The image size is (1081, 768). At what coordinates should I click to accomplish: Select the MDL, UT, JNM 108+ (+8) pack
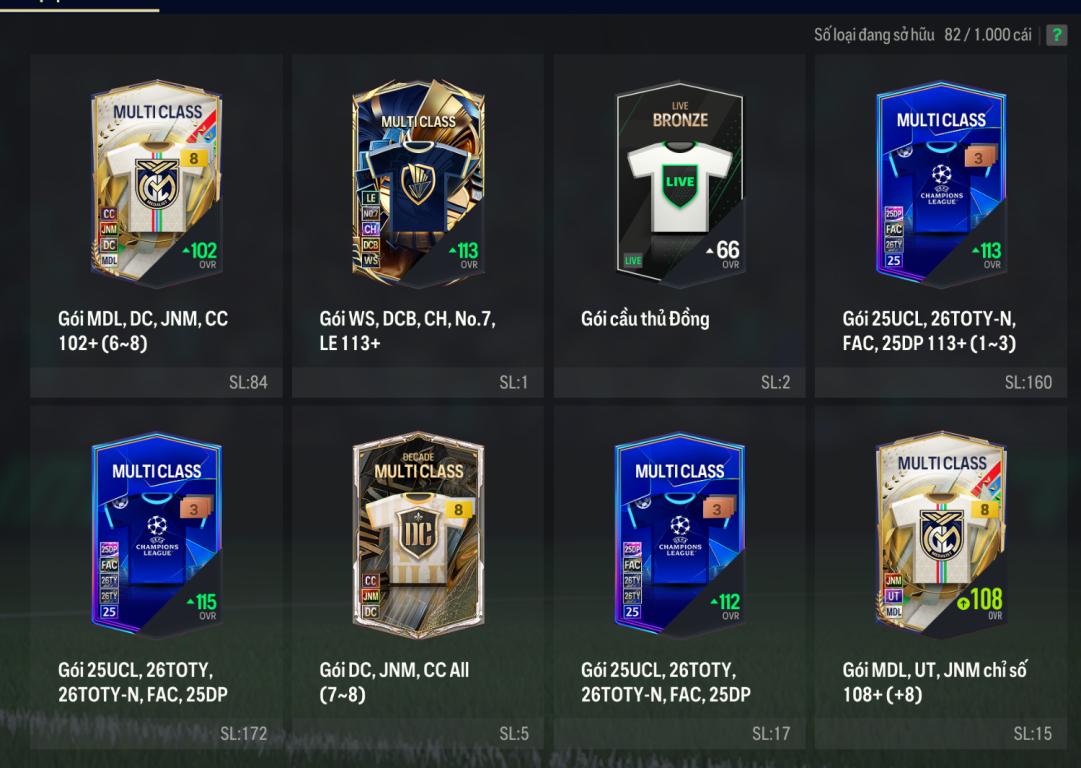[x=941, y=532]
